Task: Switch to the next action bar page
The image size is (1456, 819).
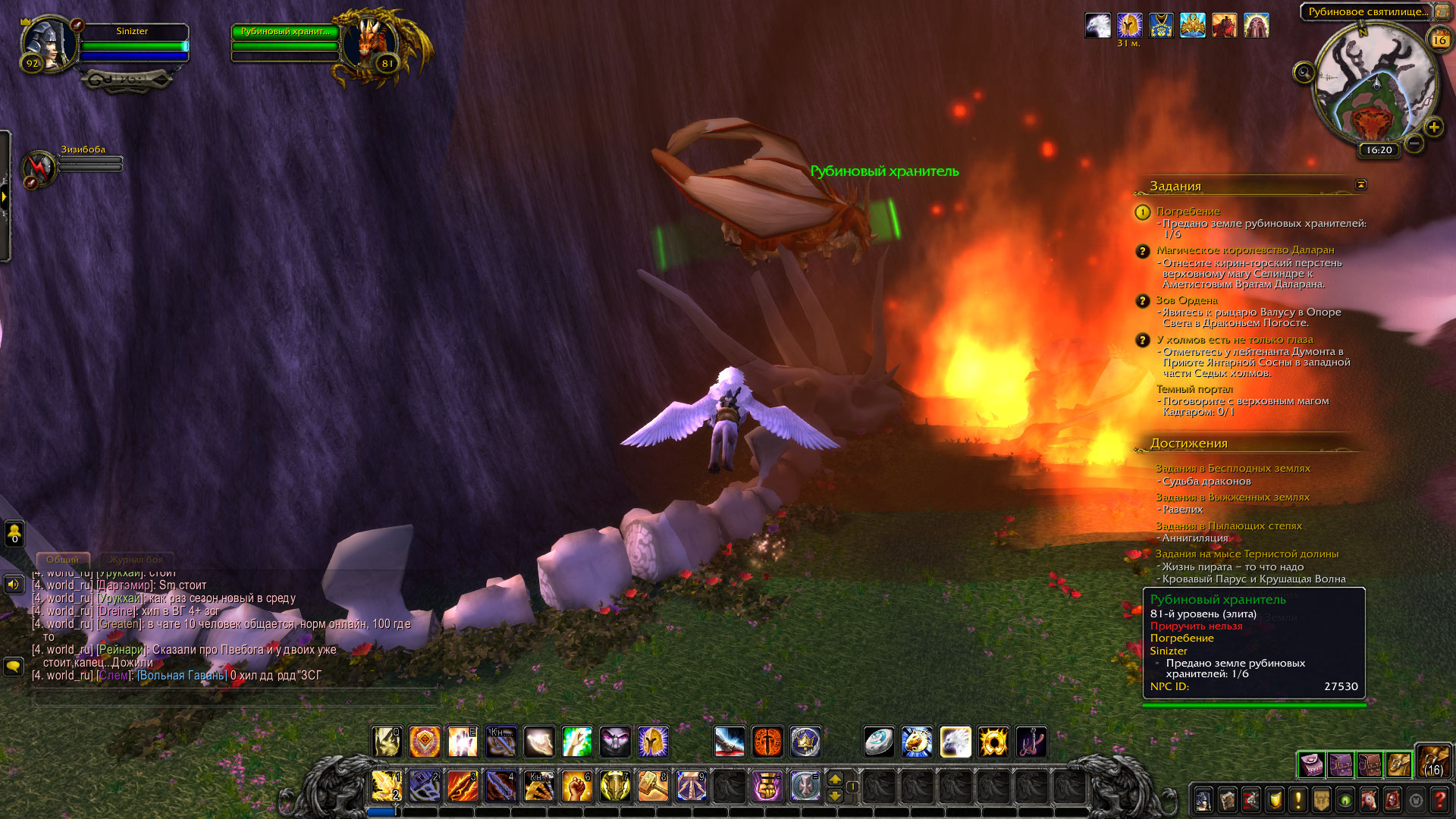Action: pyautogui.click(x=835, y=779)
